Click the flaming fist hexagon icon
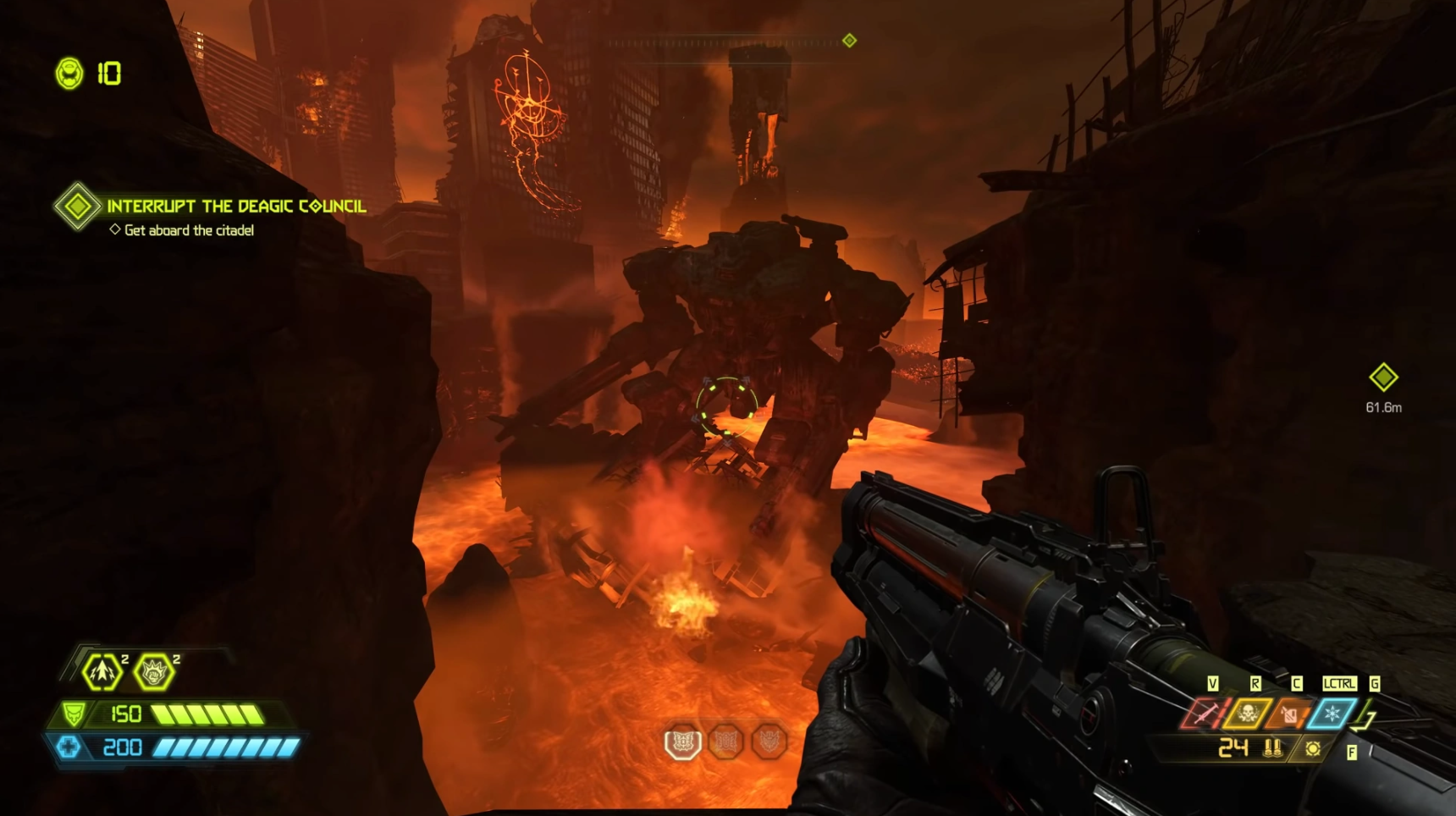 point(154,673)
